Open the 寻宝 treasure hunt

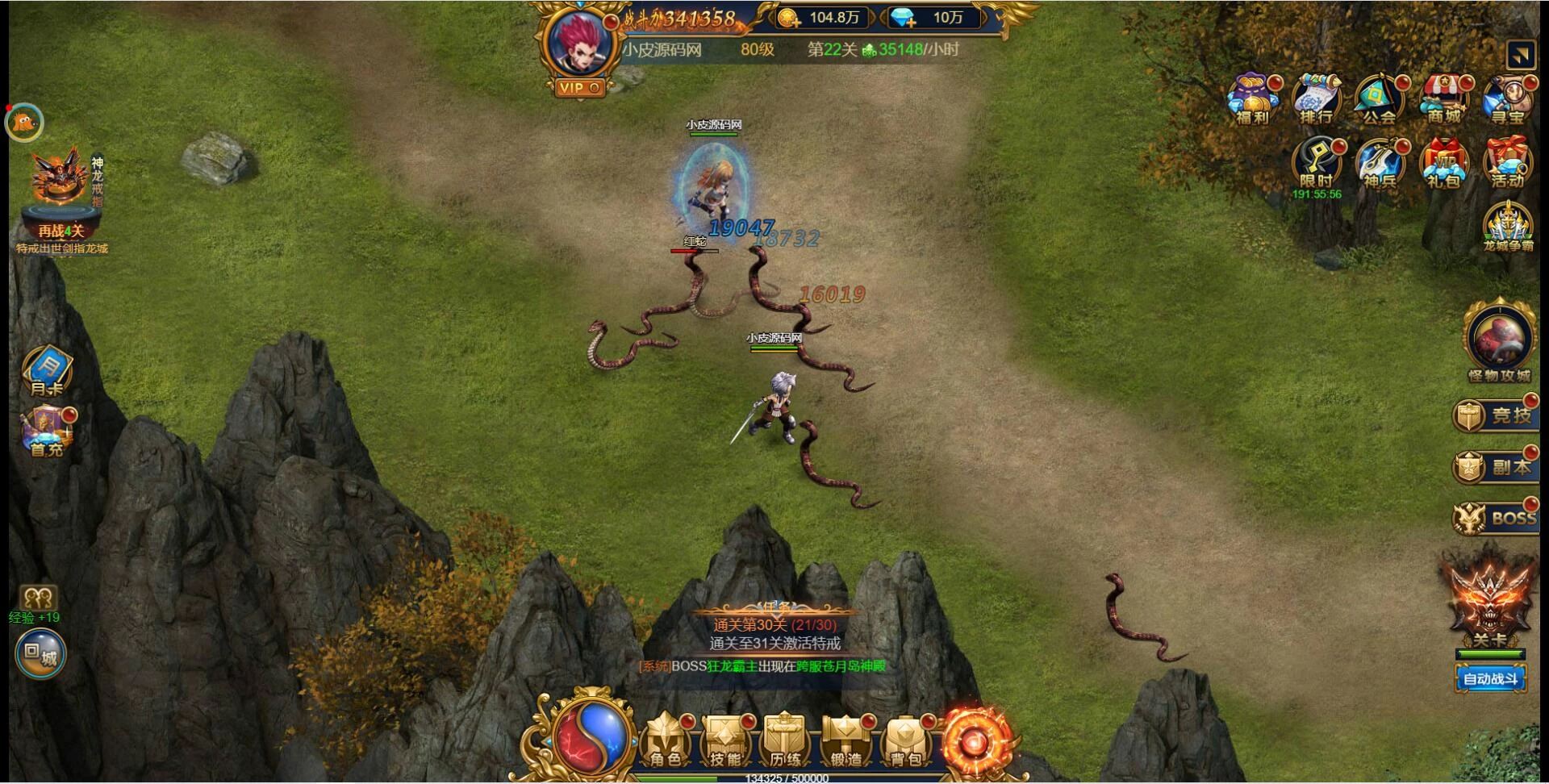pos(1507,100)
